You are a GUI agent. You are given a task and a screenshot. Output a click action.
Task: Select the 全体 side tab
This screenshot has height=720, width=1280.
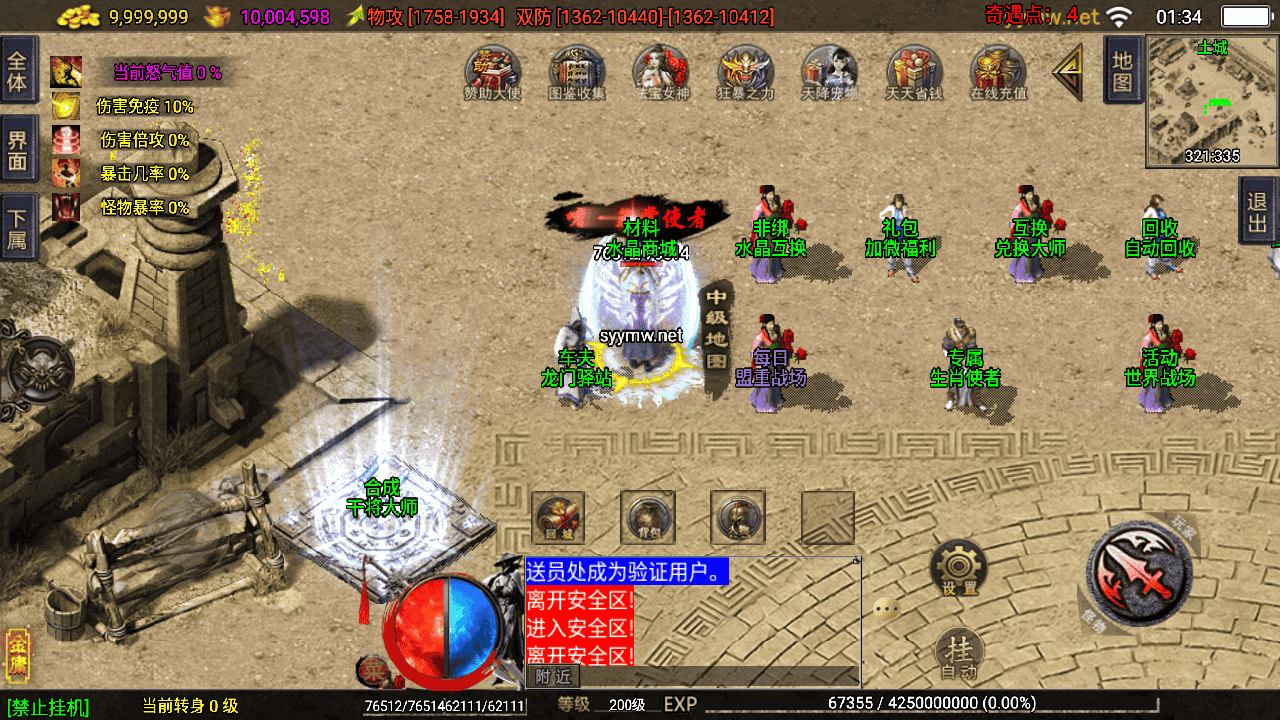click(18, 70)
